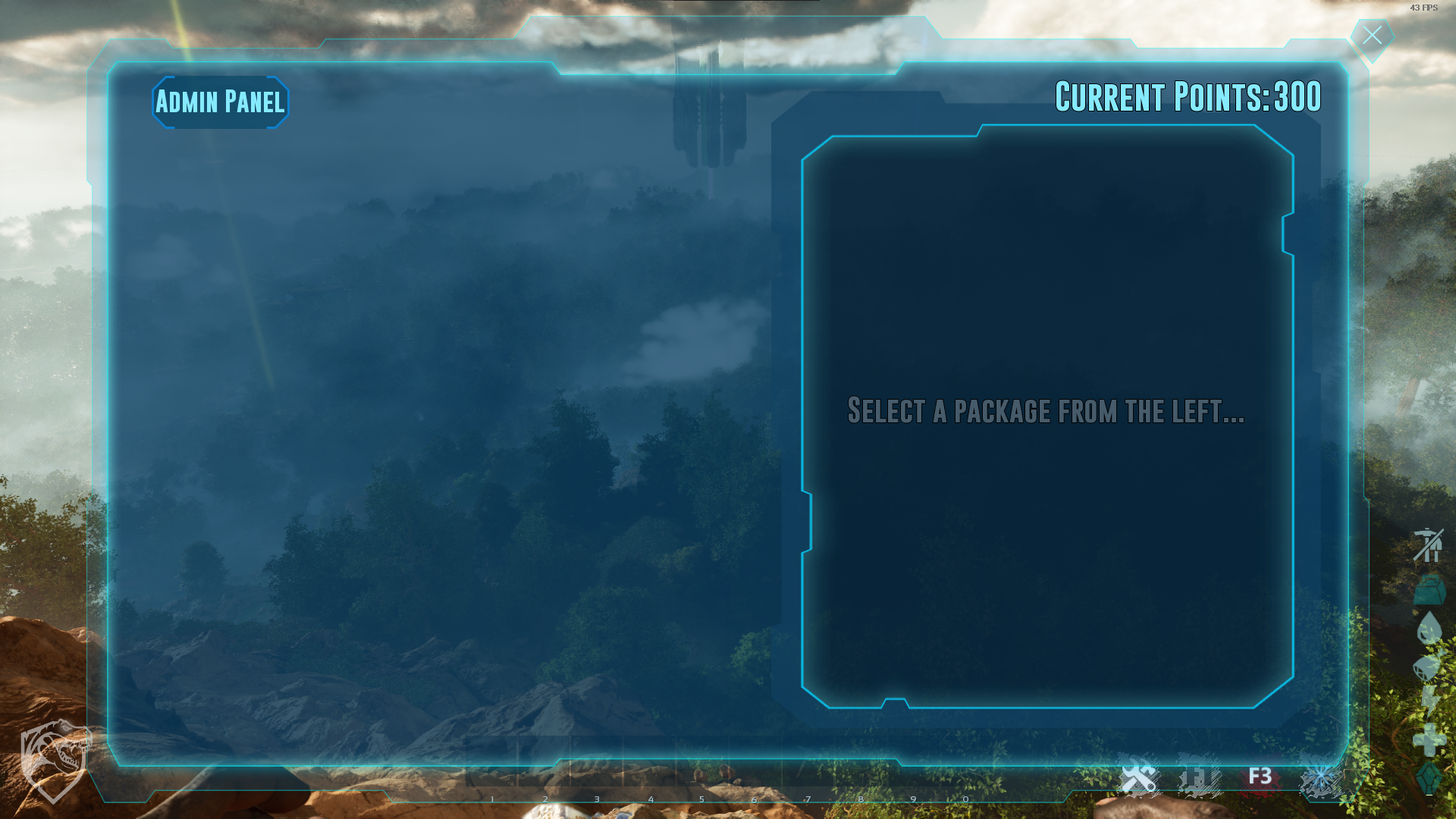Viewport: 1456px width, 819px height.
Task: Select the red F3 icon
Action: pyautogui.click(x=1260, y=777)
